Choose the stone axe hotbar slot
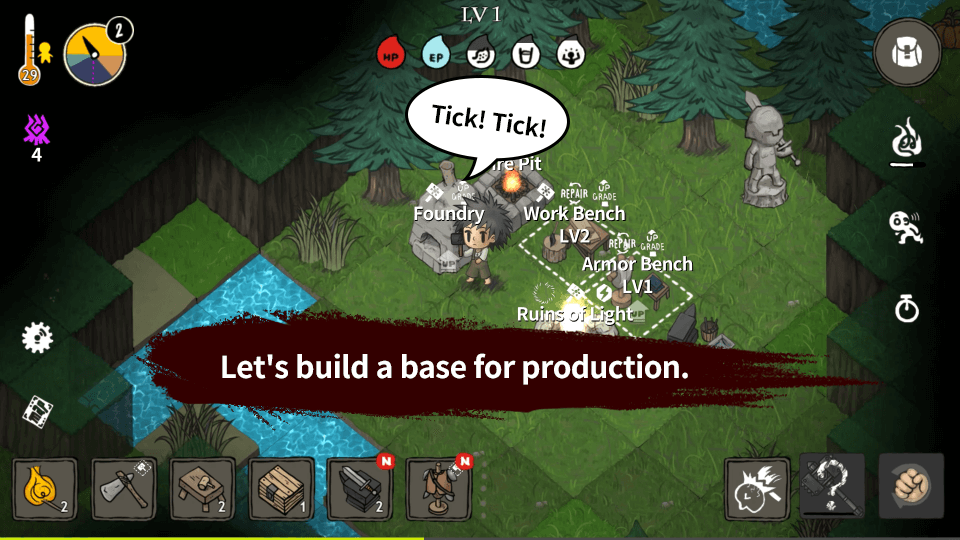Viewport: 960px width, 540px height. pyautogui.click(x=124, y=489)
